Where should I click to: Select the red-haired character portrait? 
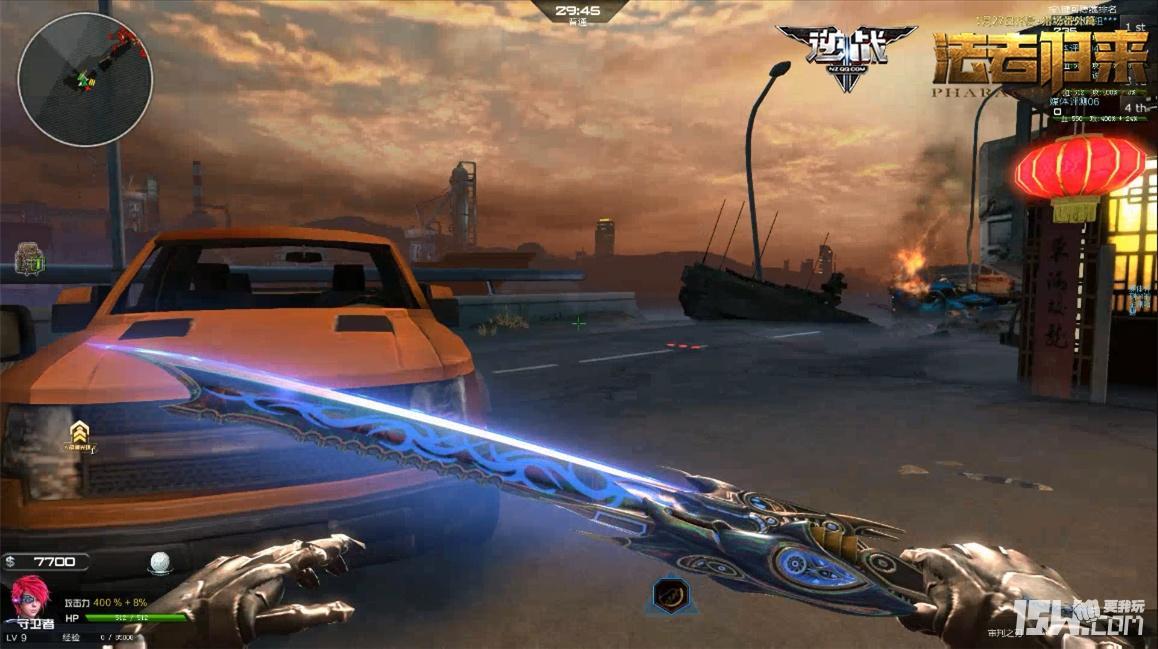[x=28, y=604]
